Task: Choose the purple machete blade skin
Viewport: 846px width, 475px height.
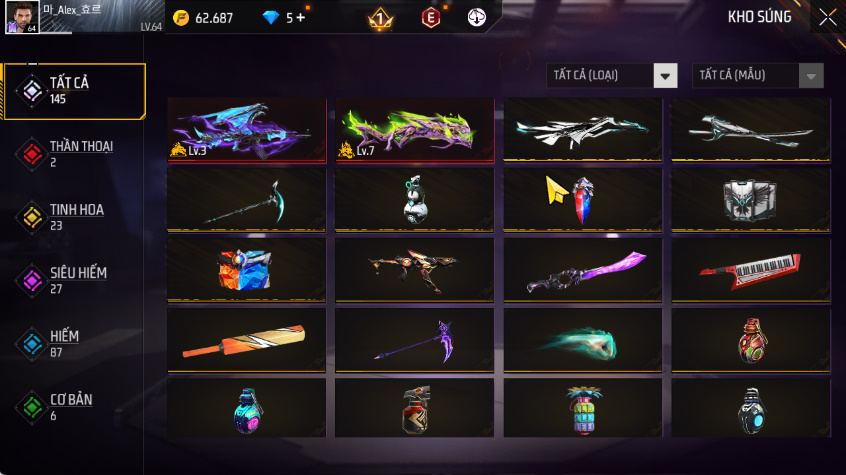Action: tap(582, 270)
